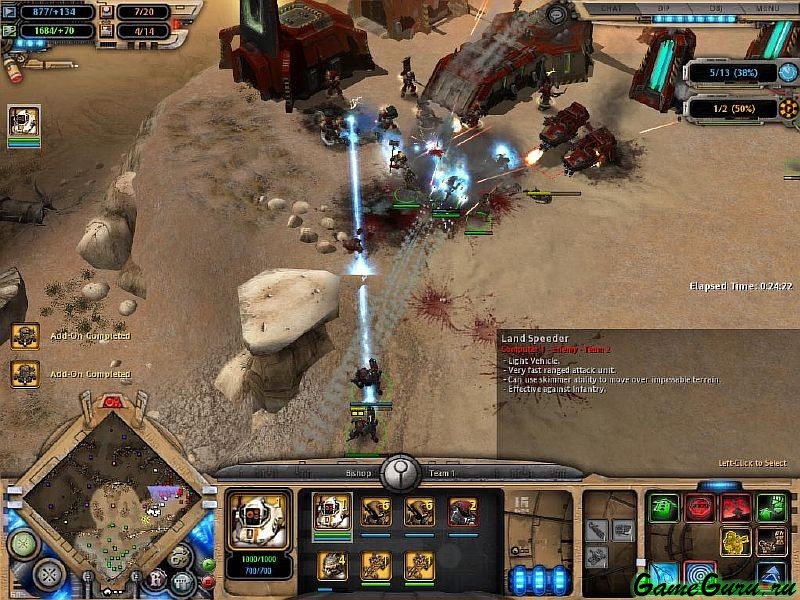The height and width of the screenshot is (600, 800).
Task: Click the green move command icon
Action: (663, 508)
